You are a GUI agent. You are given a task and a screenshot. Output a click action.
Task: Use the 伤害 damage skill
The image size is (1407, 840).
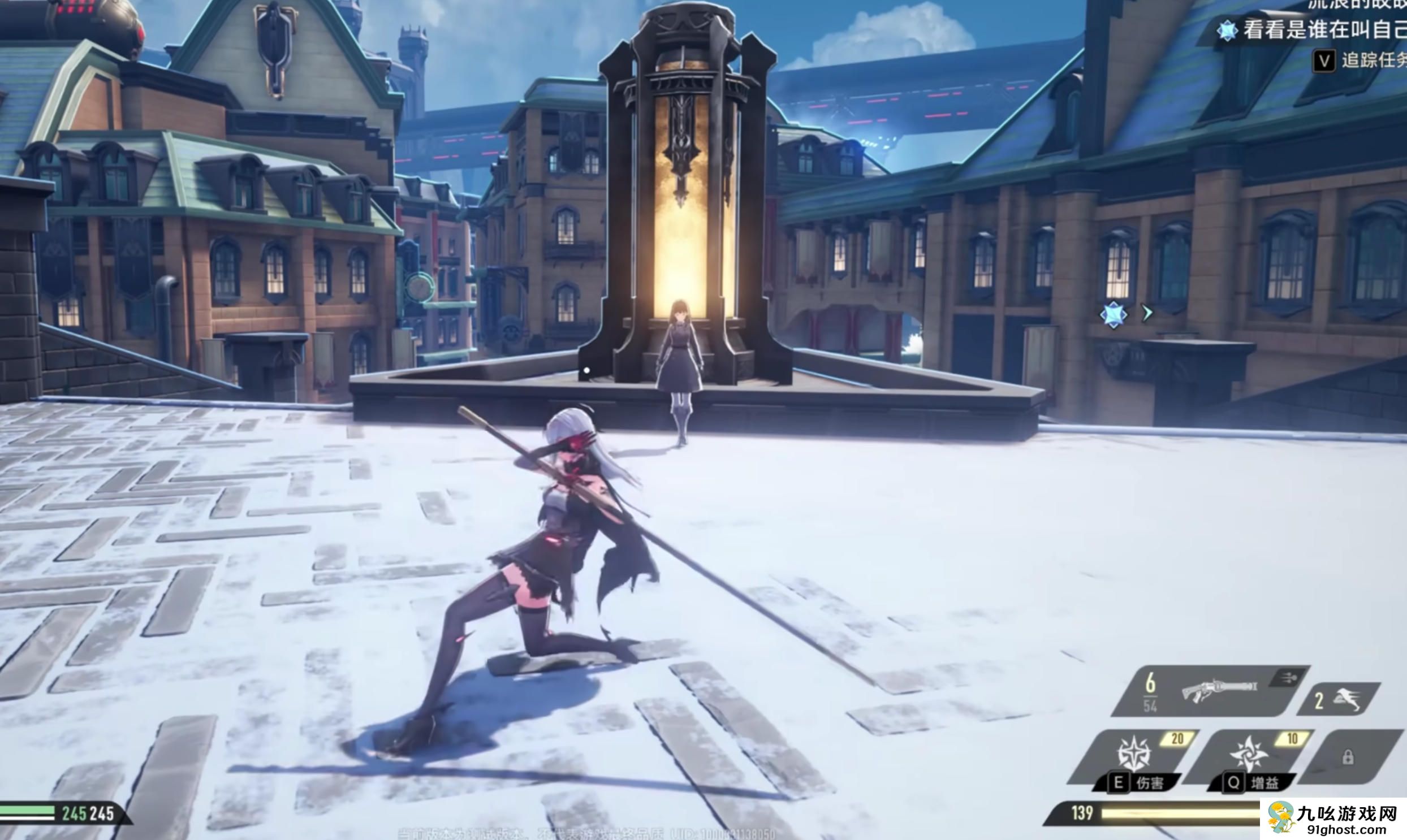coord(1135,754)
